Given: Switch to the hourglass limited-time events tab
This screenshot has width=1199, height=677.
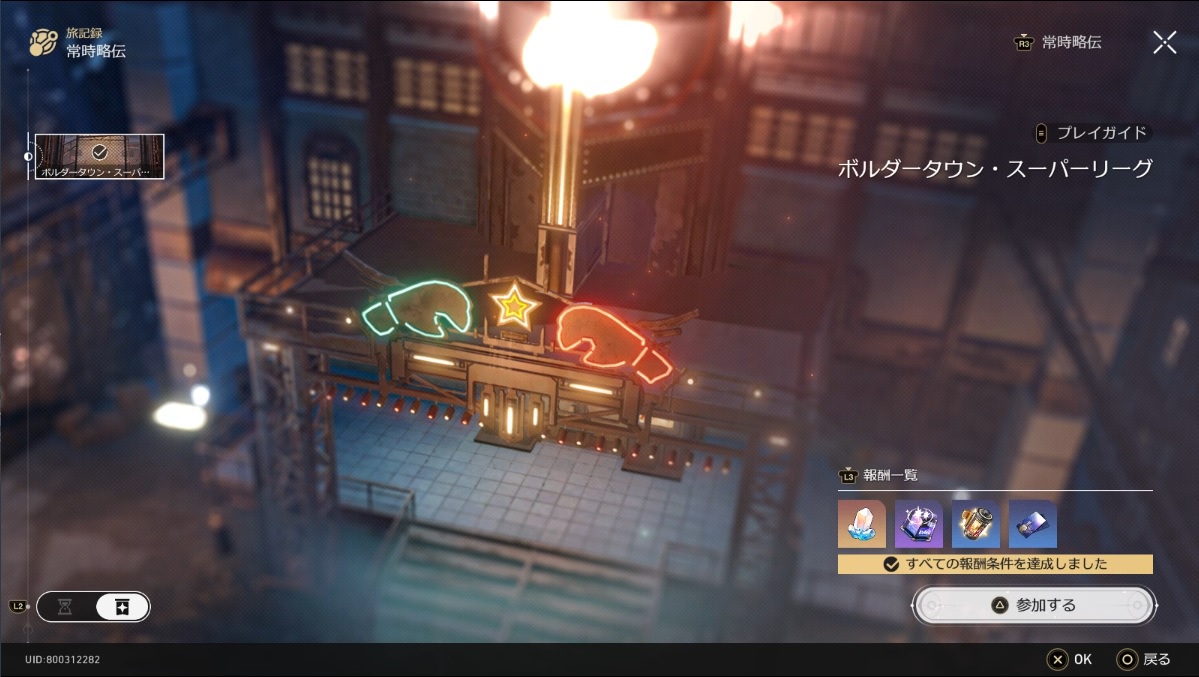Looking at the screenshot, I should 65,607.
